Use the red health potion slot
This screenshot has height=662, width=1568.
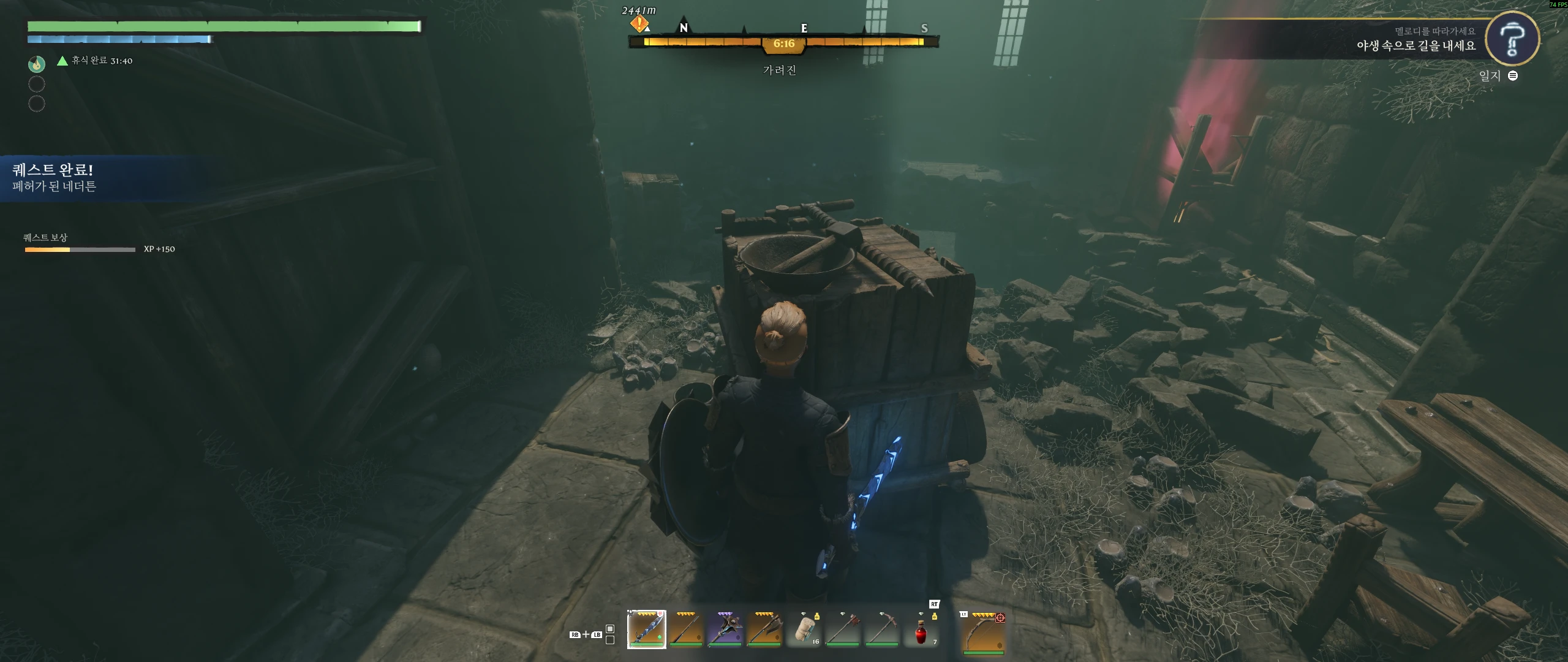(921, 630)
